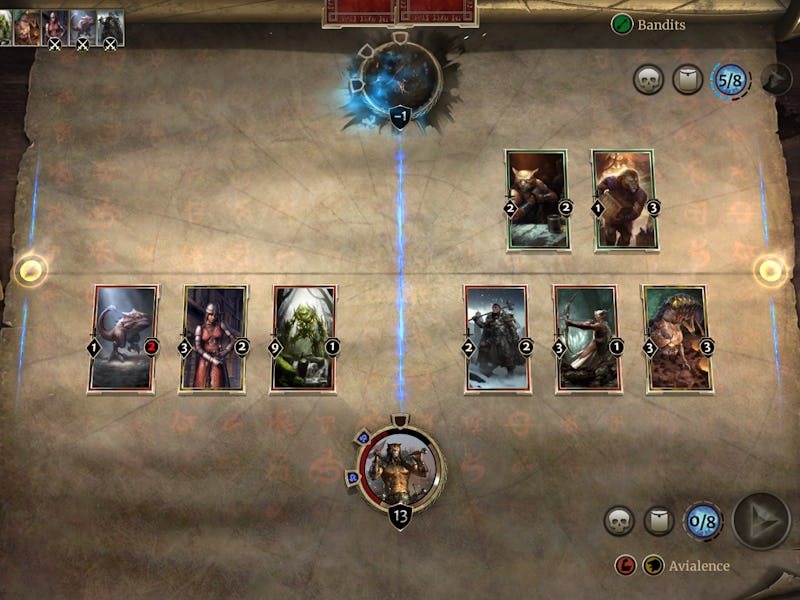Target the enemy goblin card with 2 attack

(536, 199)
